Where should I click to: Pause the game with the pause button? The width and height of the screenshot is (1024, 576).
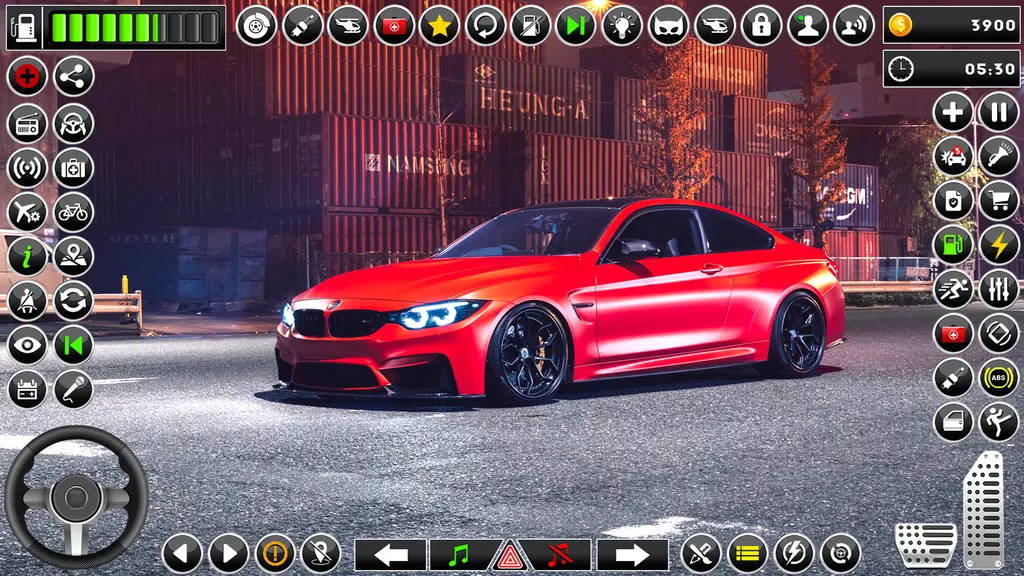point(998,111)
